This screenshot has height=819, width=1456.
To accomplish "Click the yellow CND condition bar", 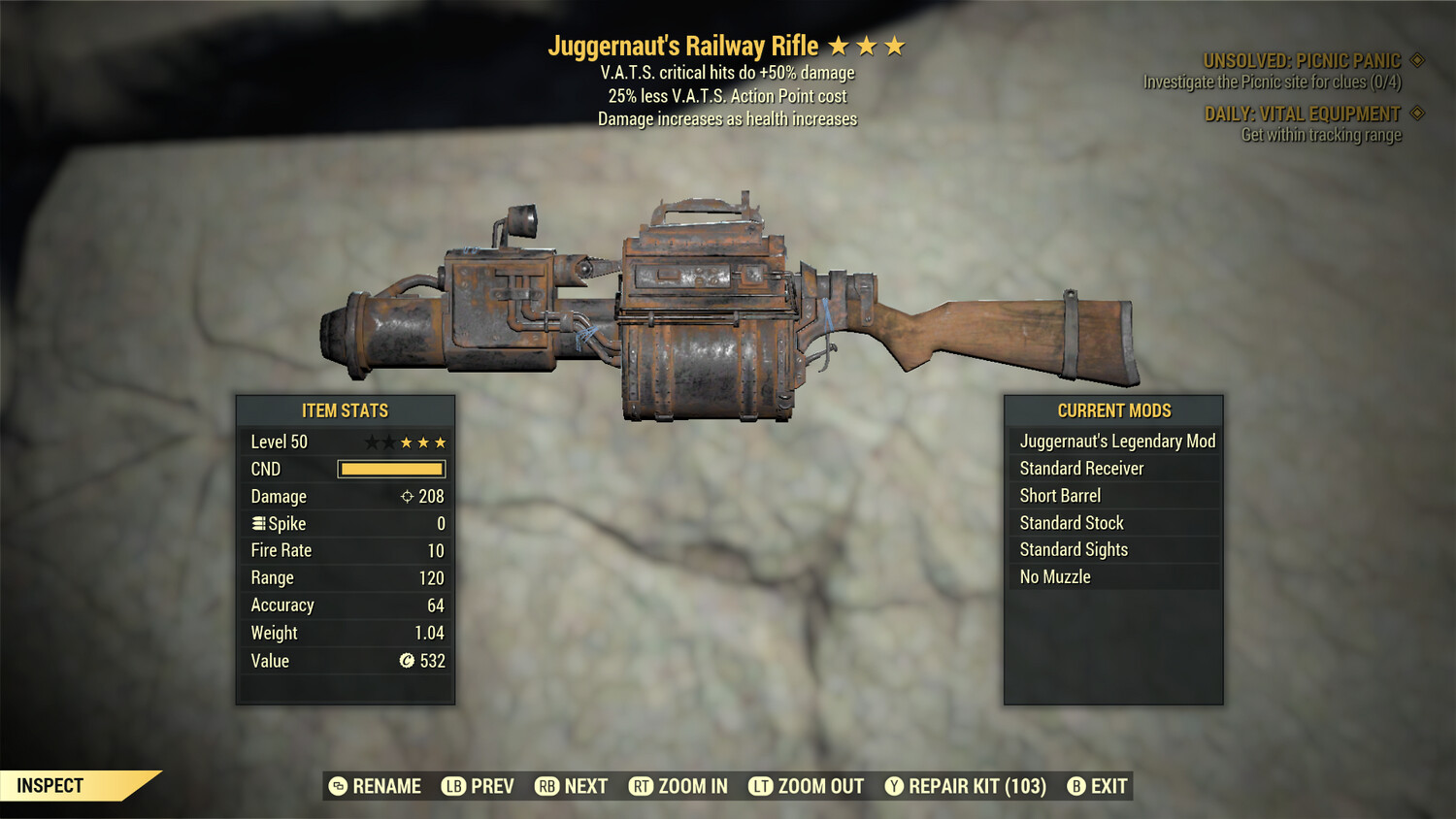I will point(392,469).
